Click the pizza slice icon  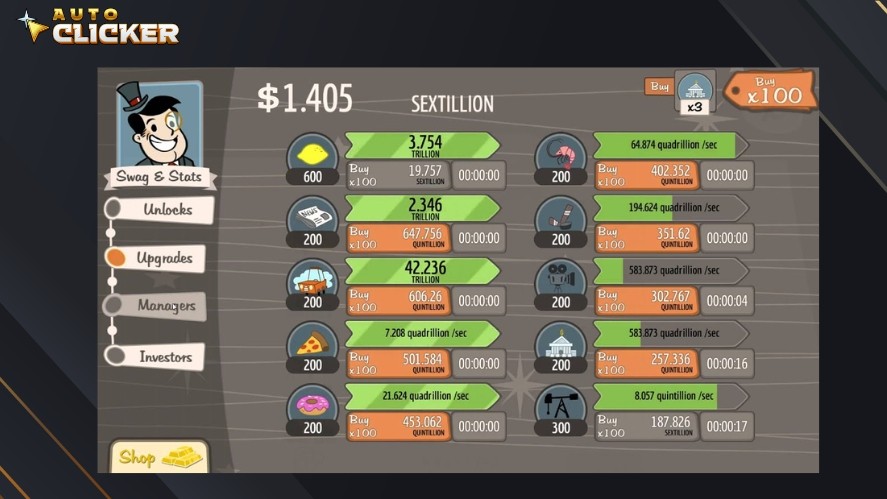(x=313, y=343)
